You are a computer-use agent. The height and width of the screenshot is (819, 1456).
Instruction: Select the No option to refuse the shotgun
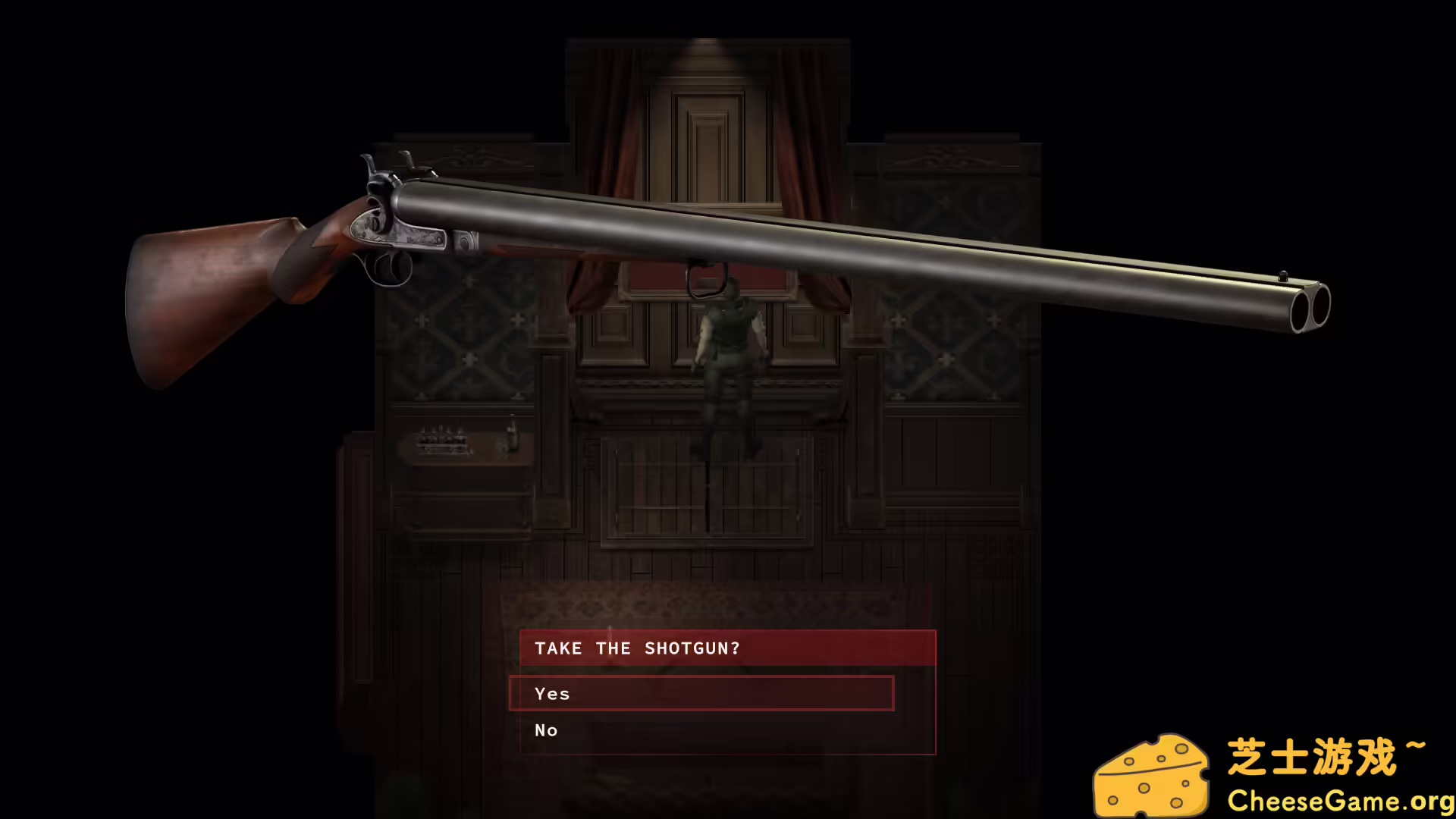(x=545, y=730)
